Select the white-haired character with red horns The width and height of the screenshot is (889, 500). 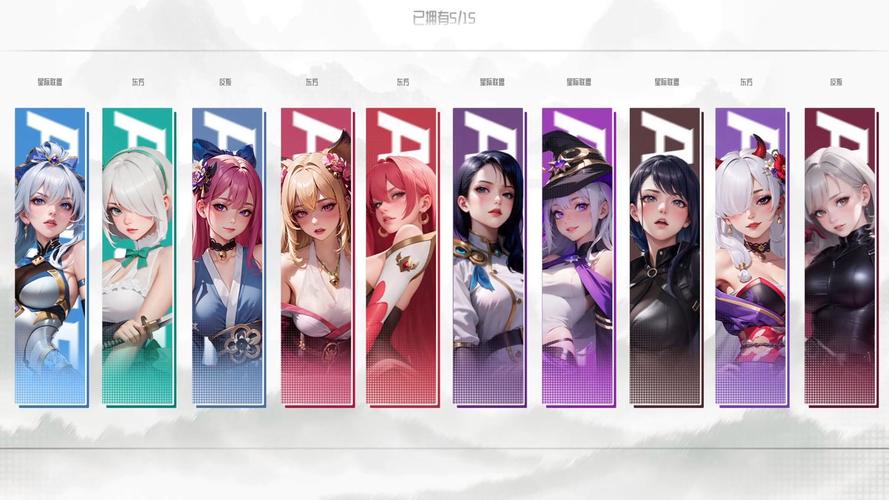(750, 255)
